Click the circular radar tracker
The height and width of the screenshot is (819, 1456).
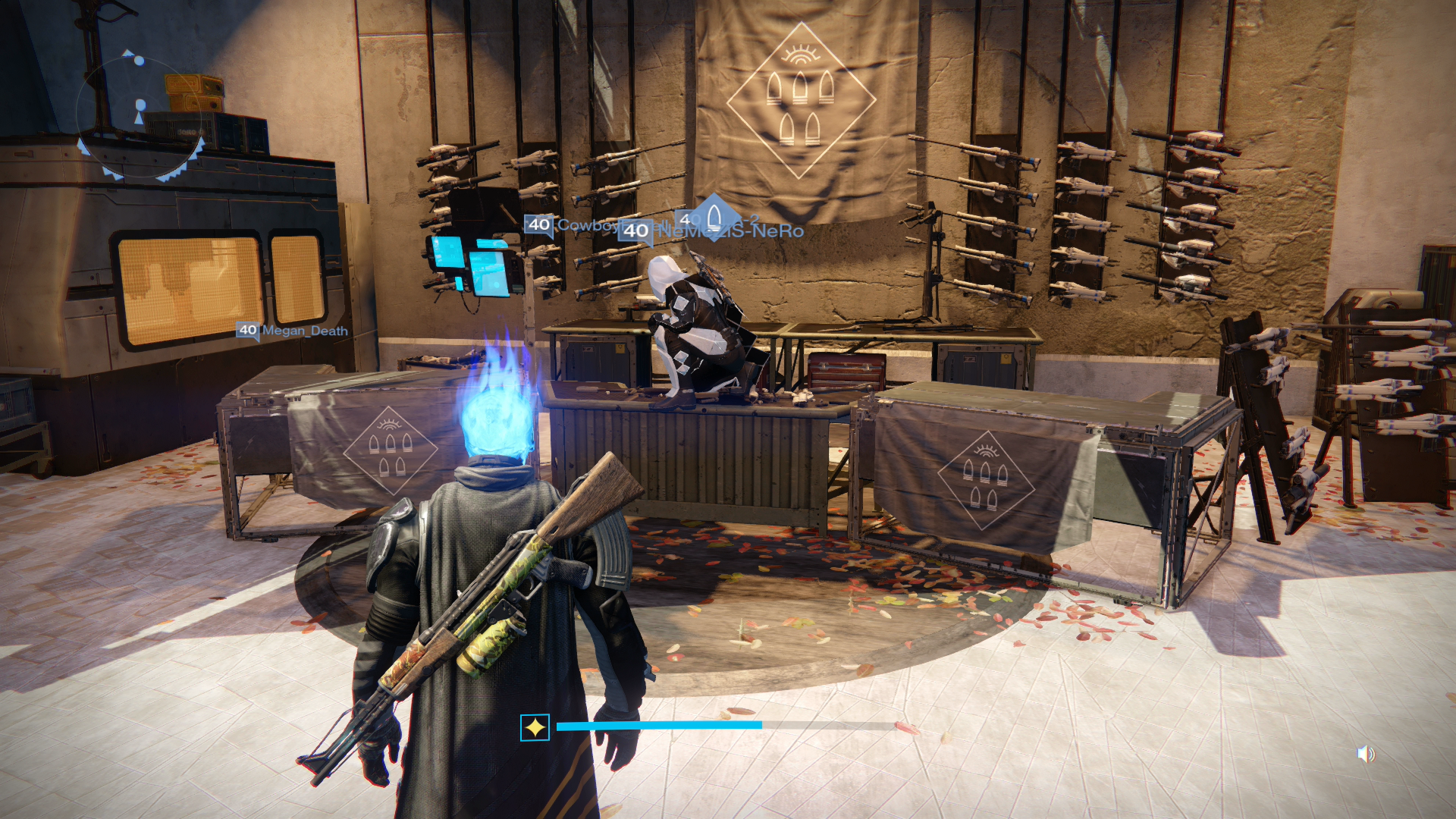tap(140, 114)
